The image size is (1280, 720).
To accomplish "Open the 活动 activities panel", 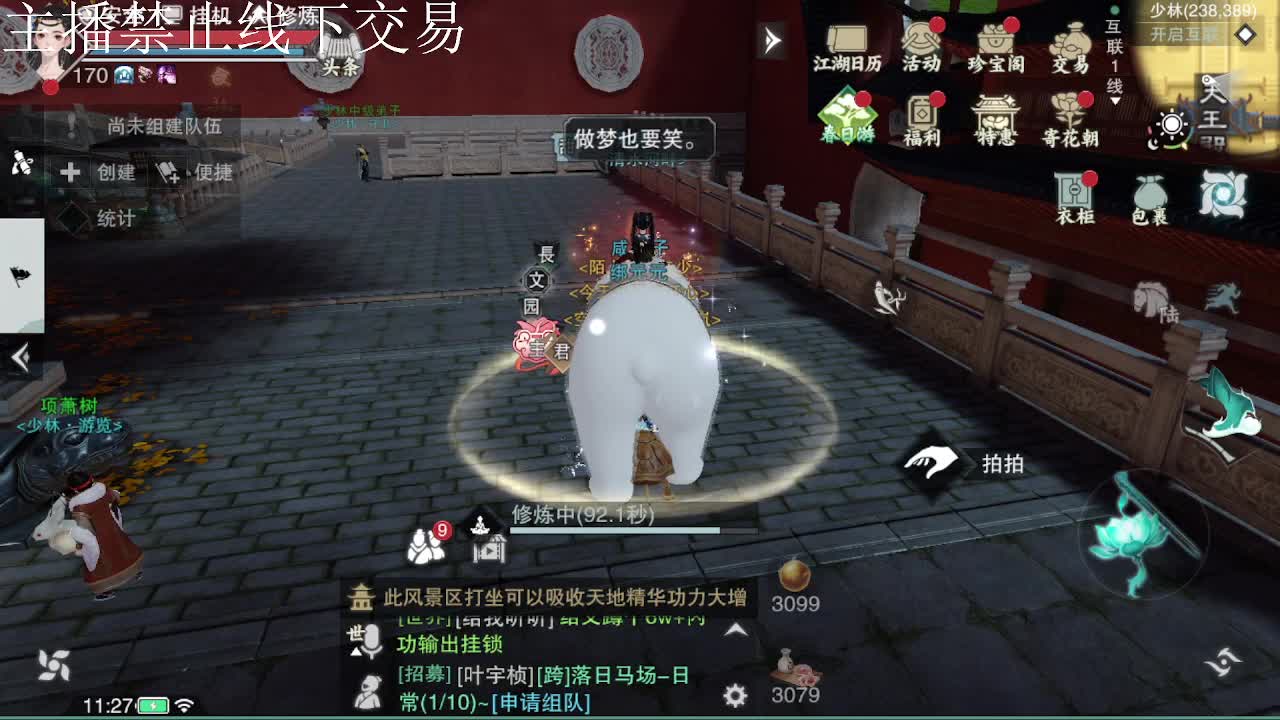I will coord(921,45).
